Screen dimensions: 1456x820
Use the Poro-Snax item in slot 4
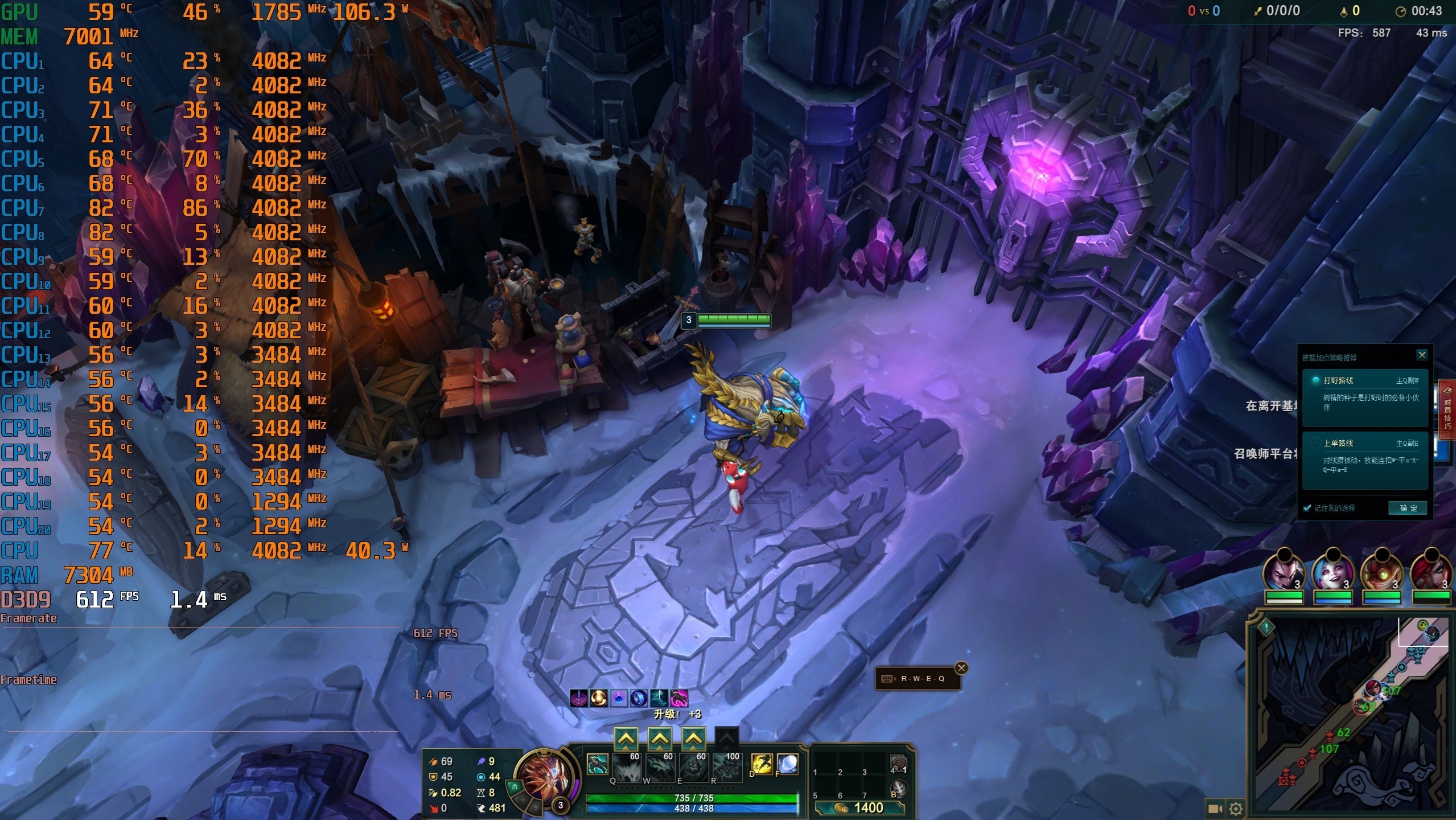(x=898, y=764)
